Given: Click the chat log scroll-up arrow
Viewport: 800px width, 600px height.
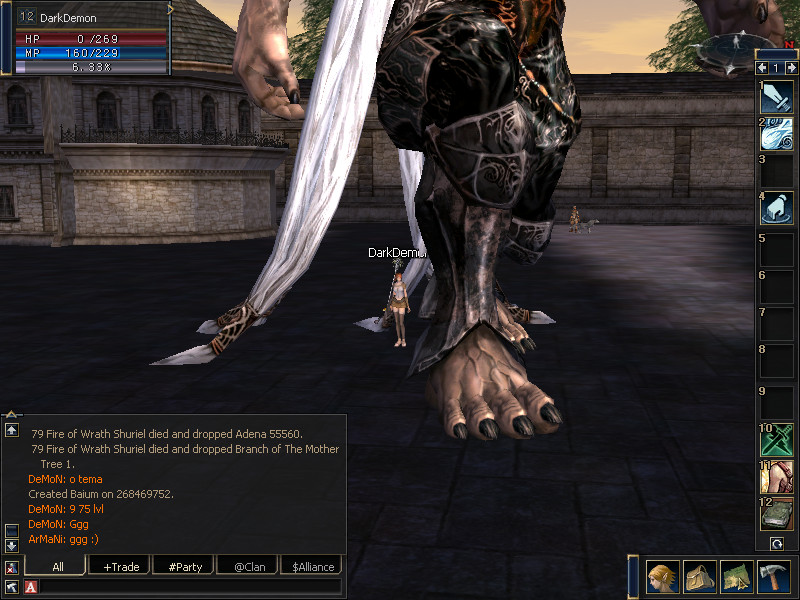Looking at the screenshot, I should [x=12, y=430].
